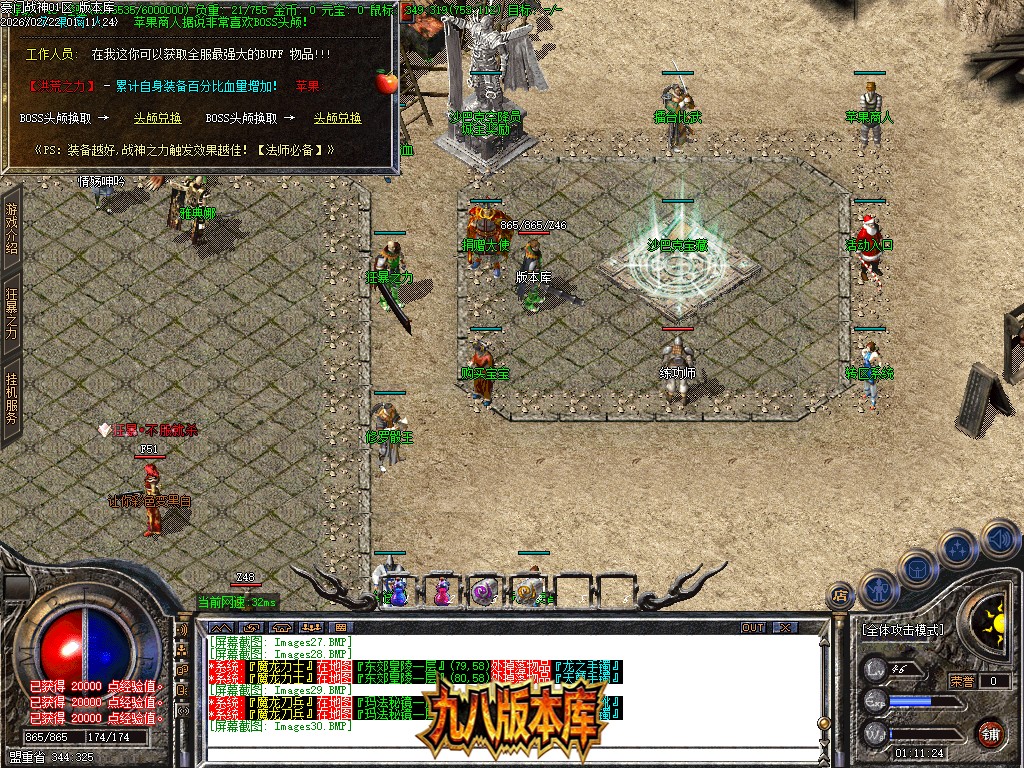Select the 挂机服务 side tab
Viewport: 1024px width, 768px height.
click(x=12, y=398)
